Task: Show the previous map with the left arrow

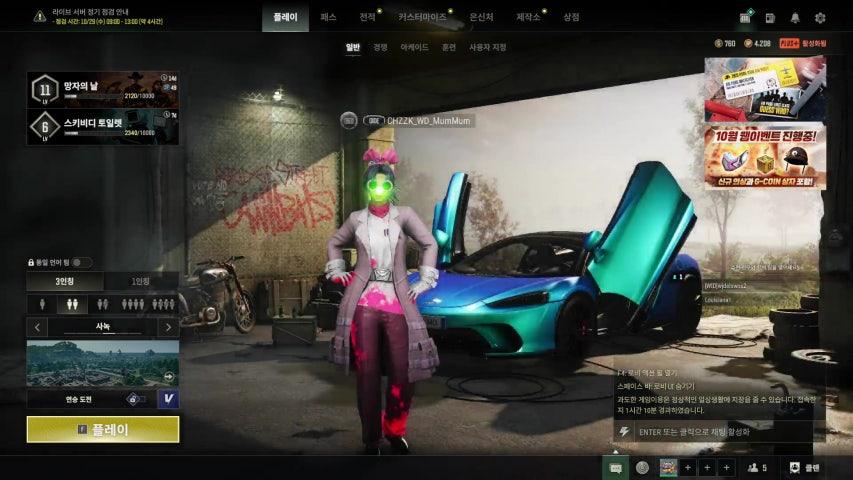Action: click(x=38, y=327)
